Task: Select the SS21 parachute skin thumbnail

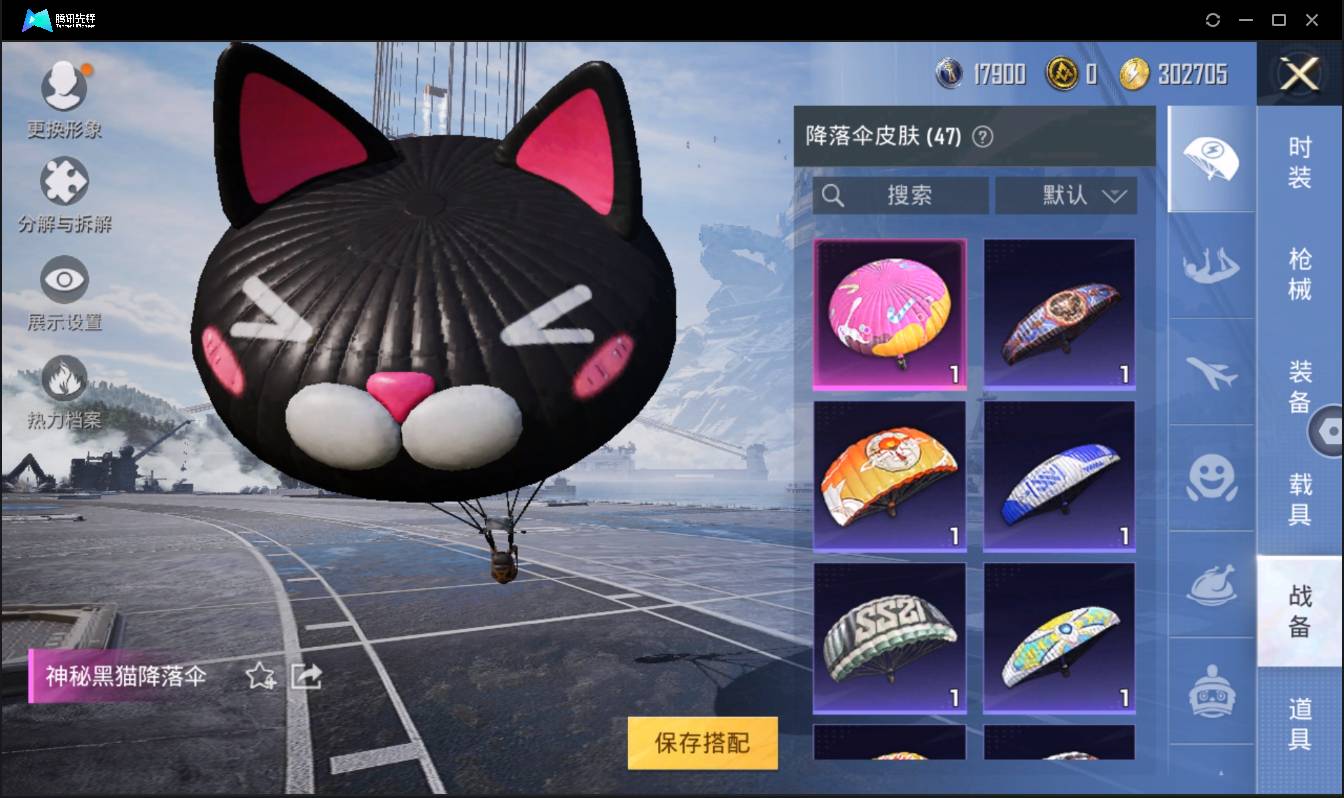Action: pyautogui.click(x=889, y=638)
